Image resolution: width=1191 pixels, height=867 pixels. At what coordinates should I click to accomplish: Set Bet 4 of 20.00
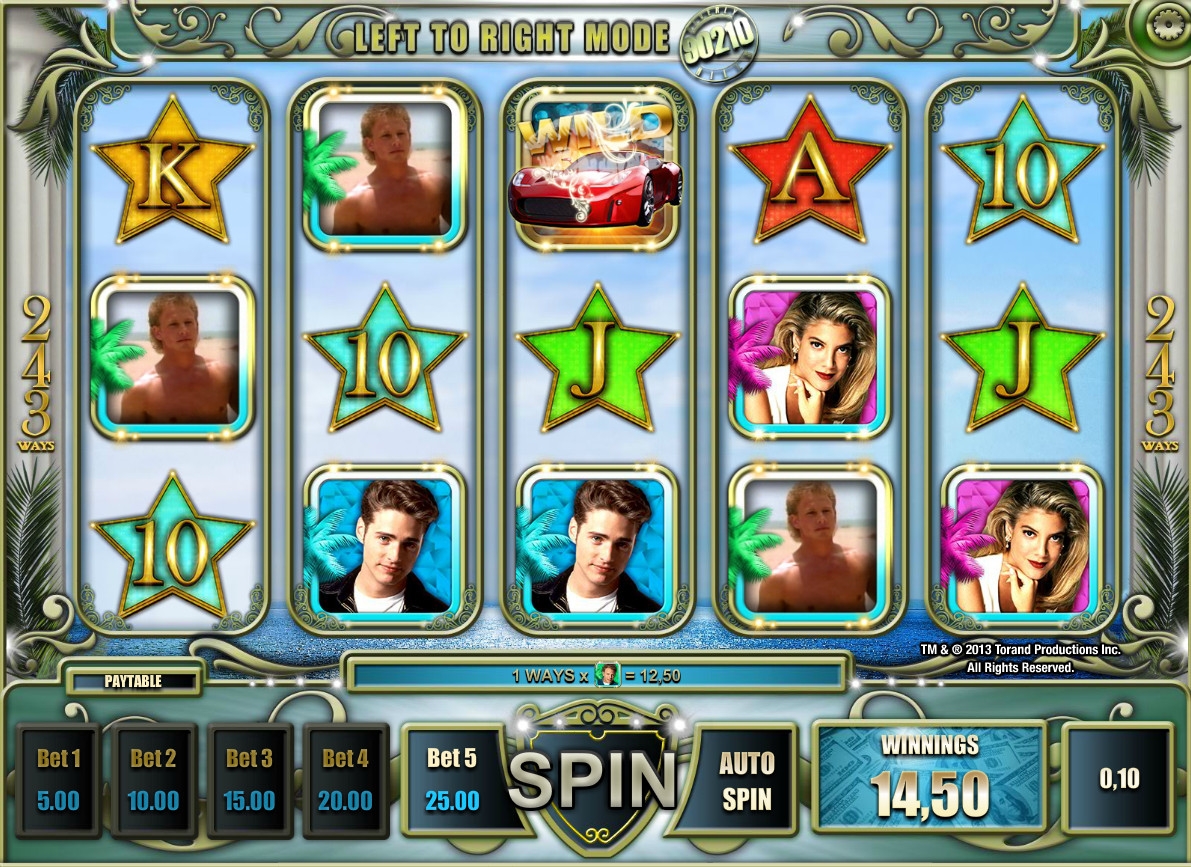pos(345,779)
